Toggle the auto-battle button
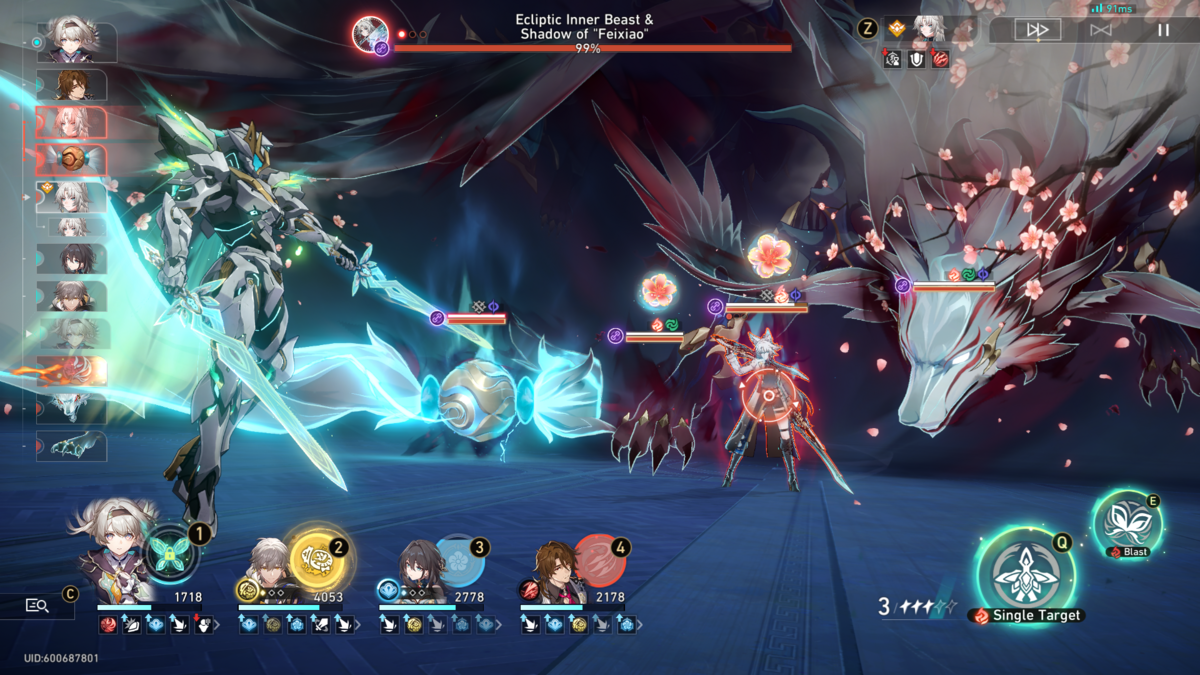This screenshot has width=1200, height=675. pyautogui.click(x=1101, y=30)
